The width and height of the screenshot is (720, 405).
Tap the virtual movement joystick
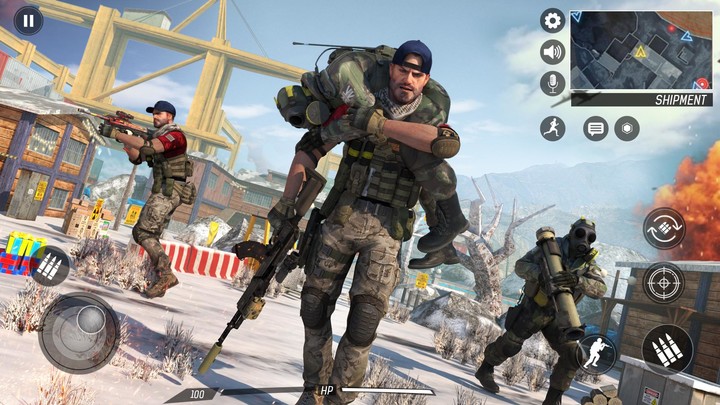[x=79, y=332]
